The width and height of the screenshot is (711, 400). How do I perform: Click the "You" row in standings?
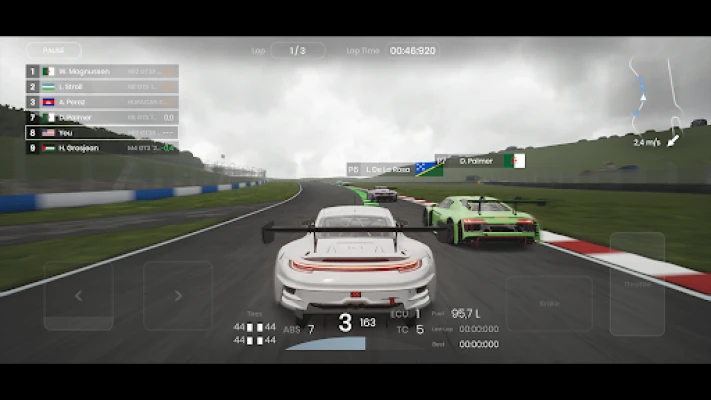[102, 132]
